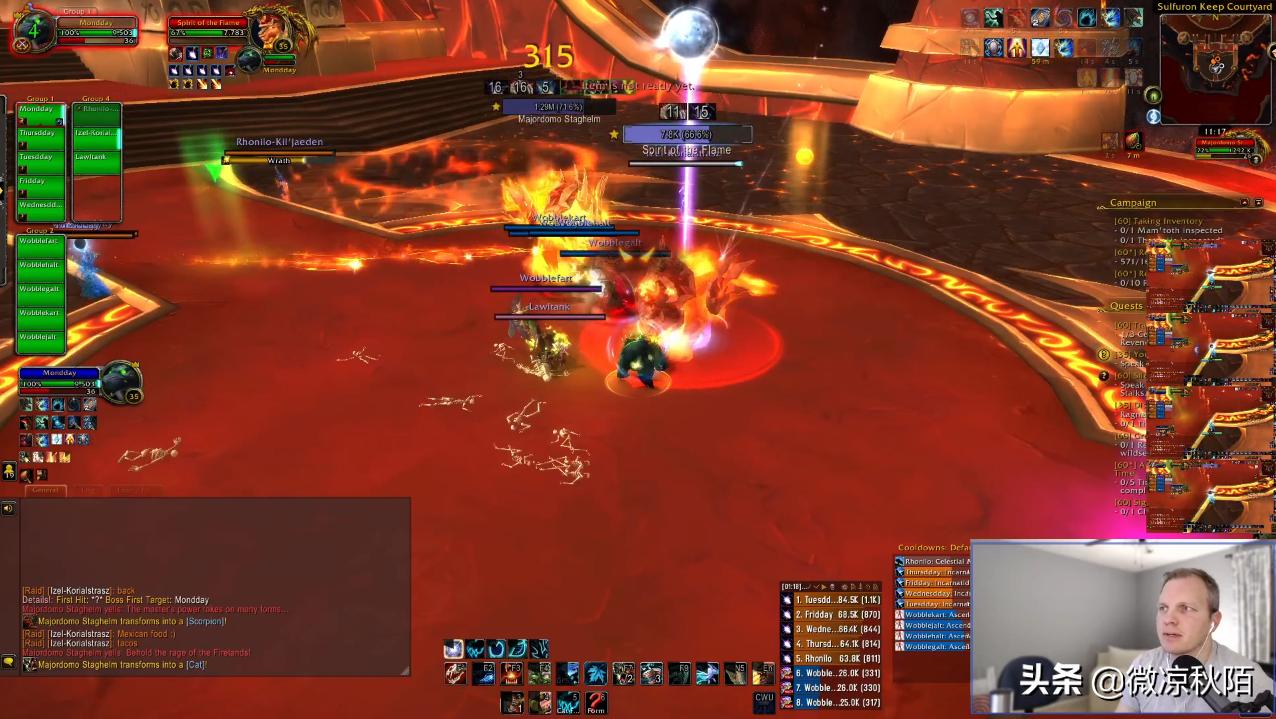This screenshot has width=1276, height=719.
Task: Click the streamer's webcam overlay
Action: pos(1122,627)
